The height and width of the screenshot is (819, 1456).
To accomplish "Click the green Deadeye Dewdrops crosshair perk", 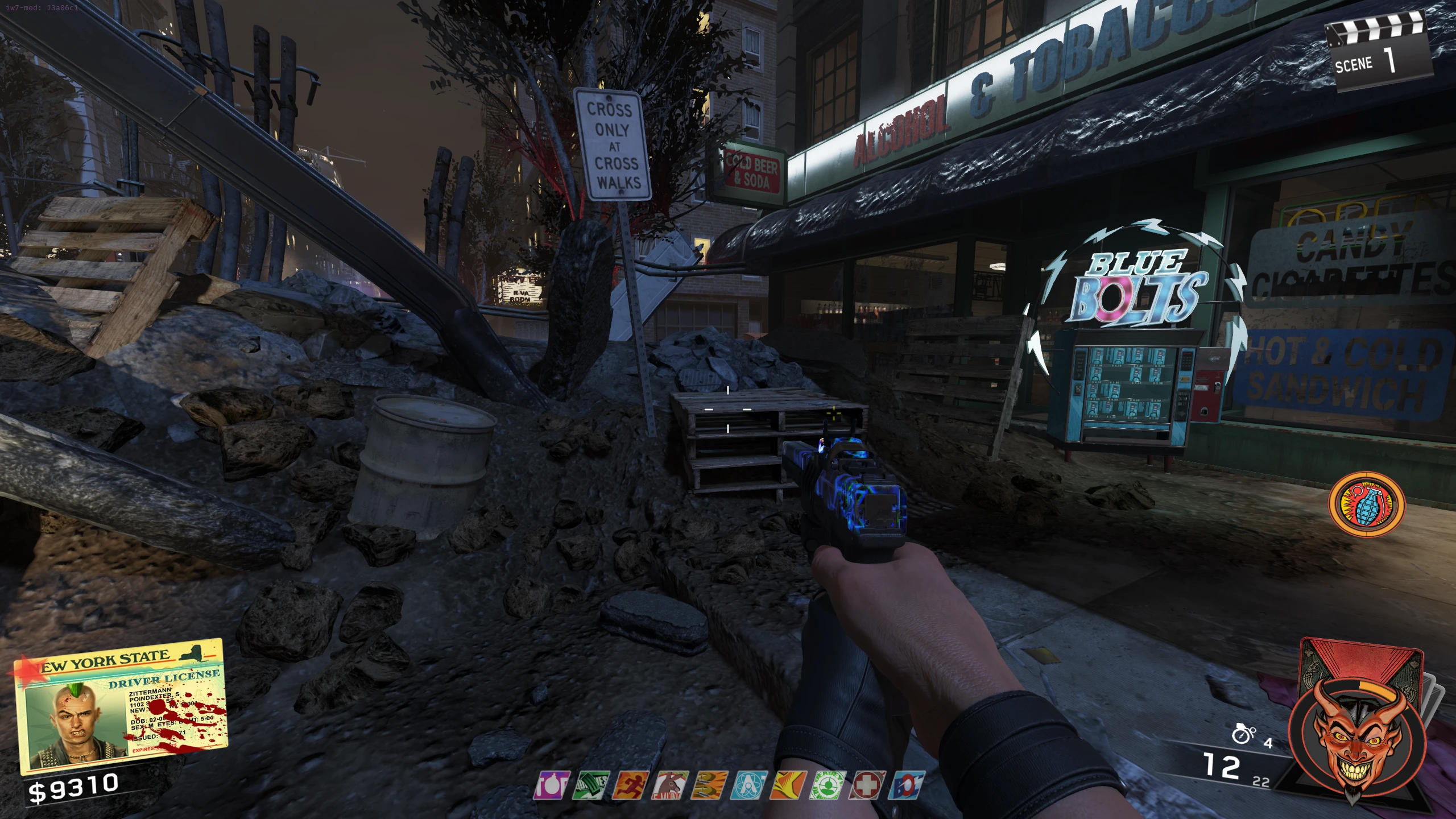I will [x=828, y=786].
